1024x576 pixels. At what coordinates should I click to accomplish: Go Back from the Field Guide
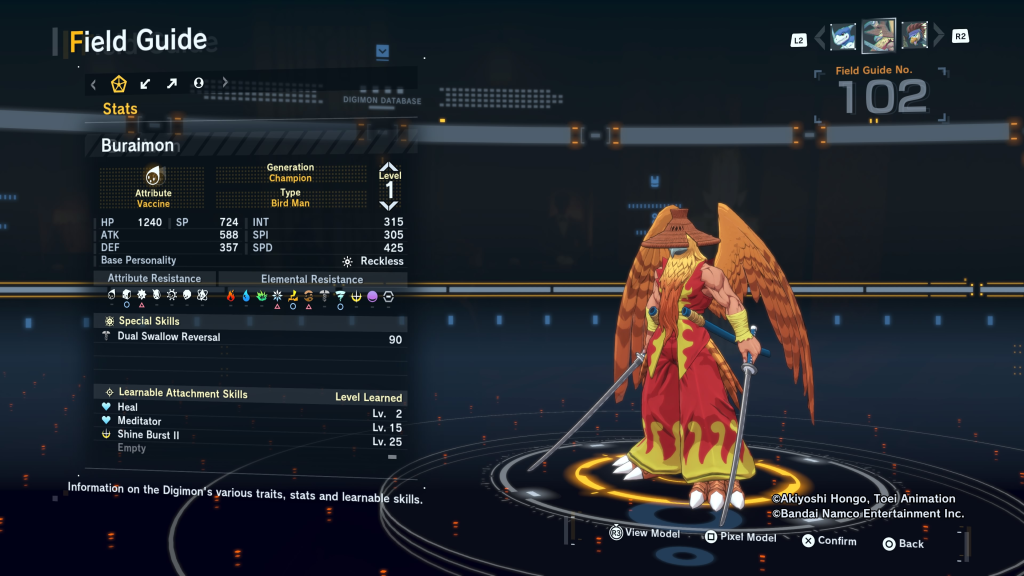(x=903, y=544)
